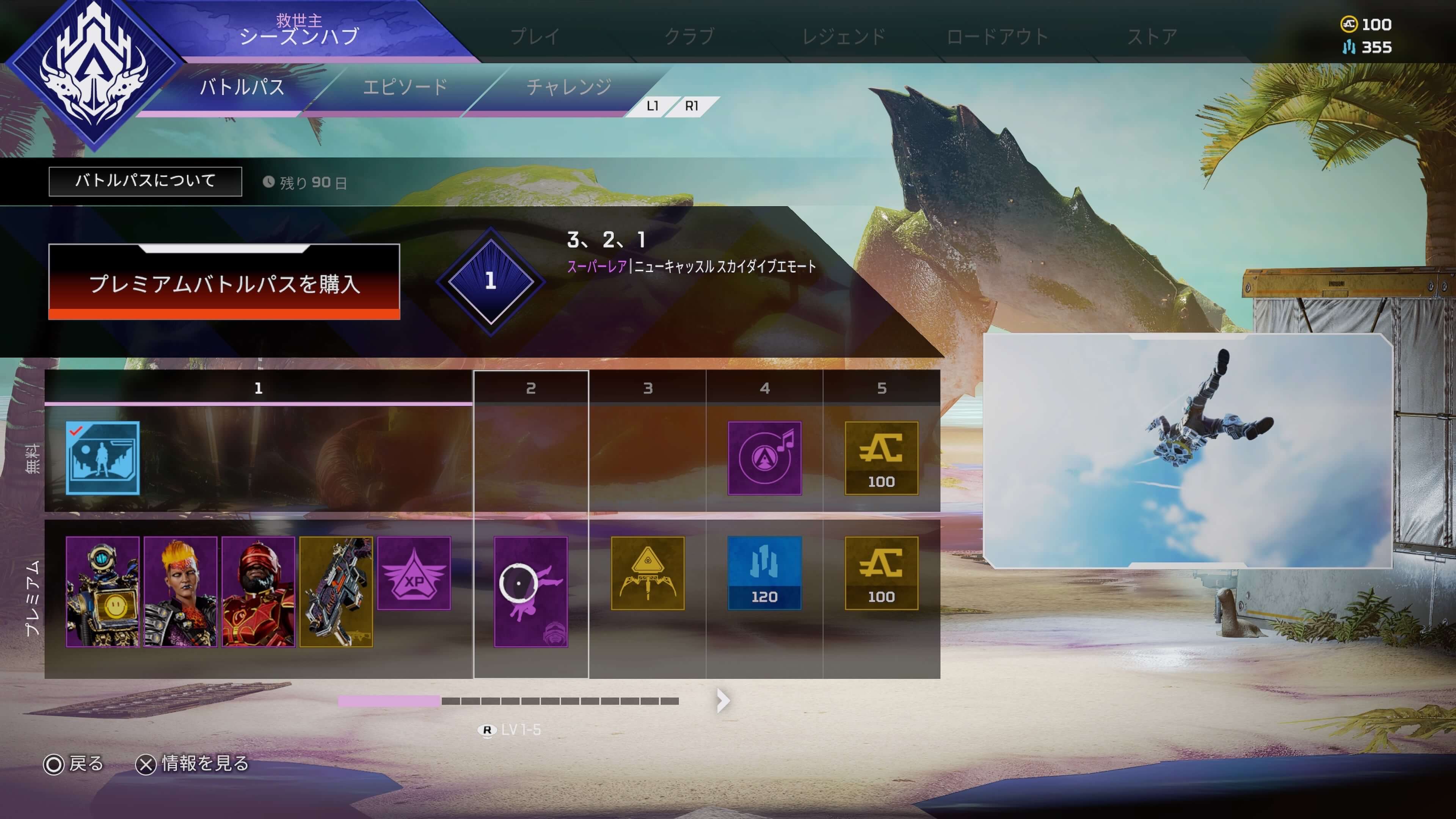
Task: Visit the ストア menu
Action: click(1152, 37)
